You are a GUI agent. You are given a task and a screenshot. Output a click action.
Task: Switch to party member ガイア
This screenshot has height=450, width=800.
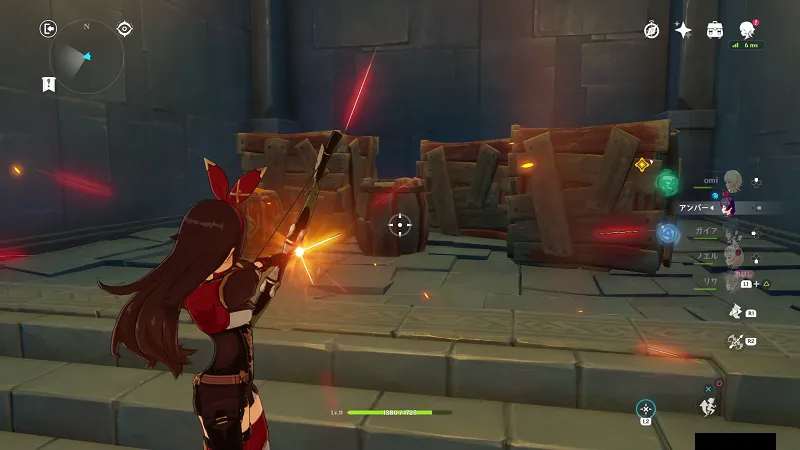[733, 232]
